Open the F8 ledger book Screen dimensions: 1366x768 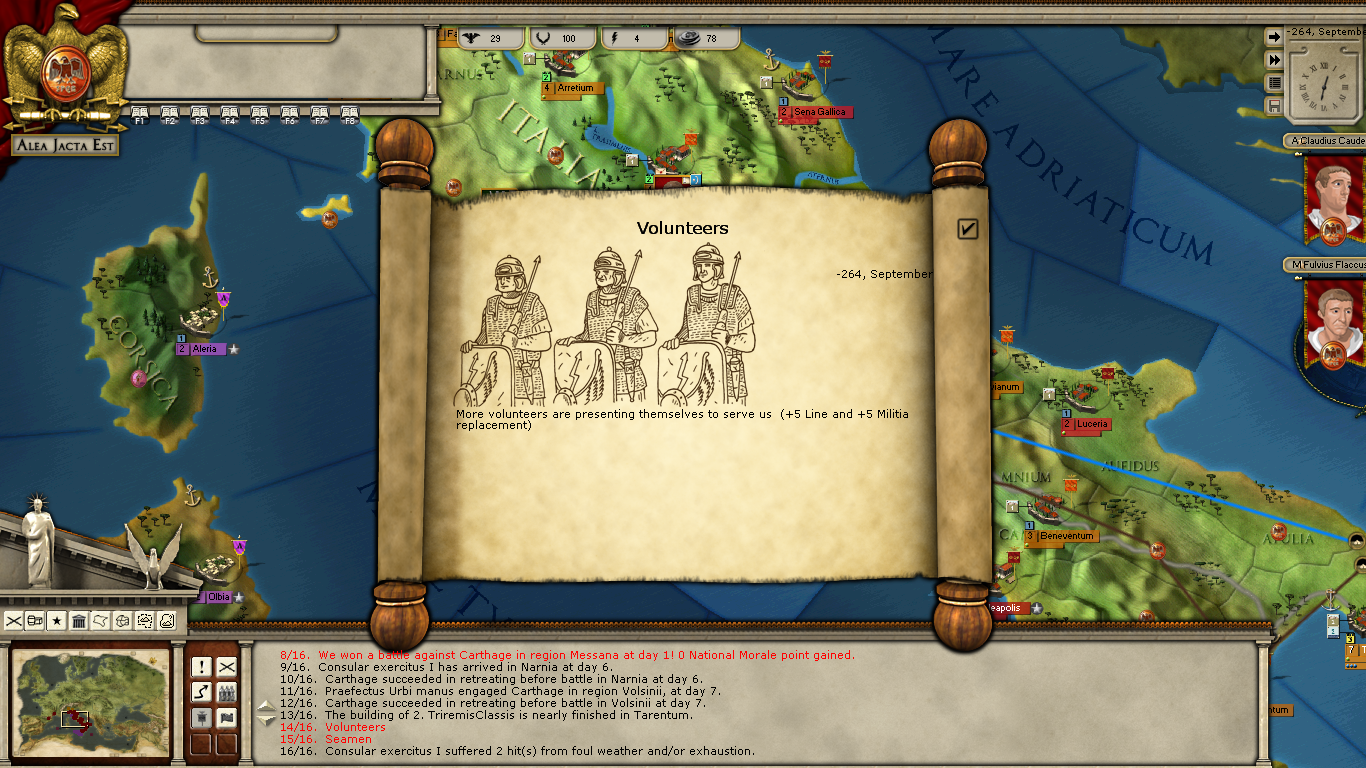350,113
